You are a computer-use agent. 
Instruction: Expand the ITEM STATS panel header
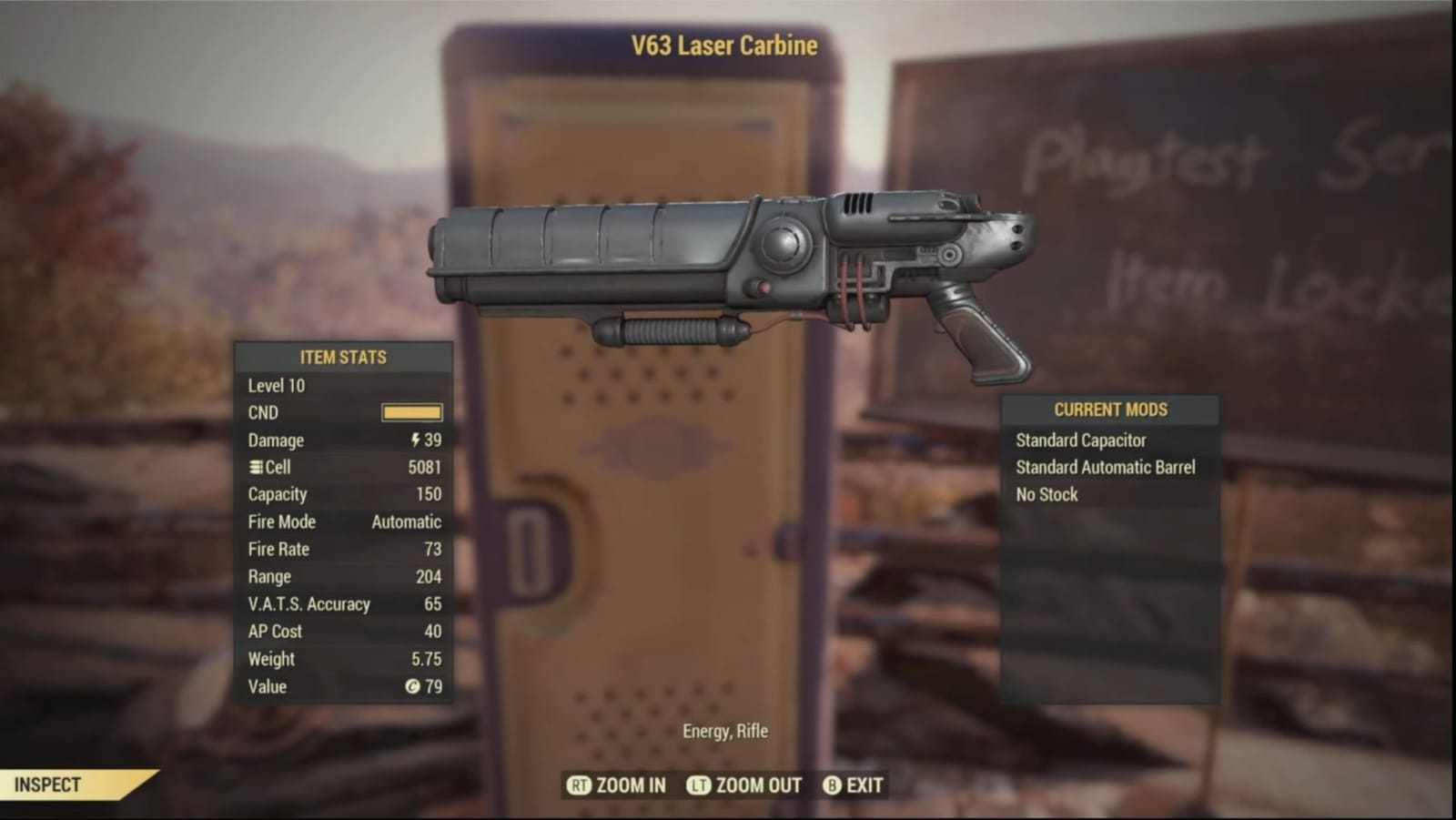coord(344,357)
